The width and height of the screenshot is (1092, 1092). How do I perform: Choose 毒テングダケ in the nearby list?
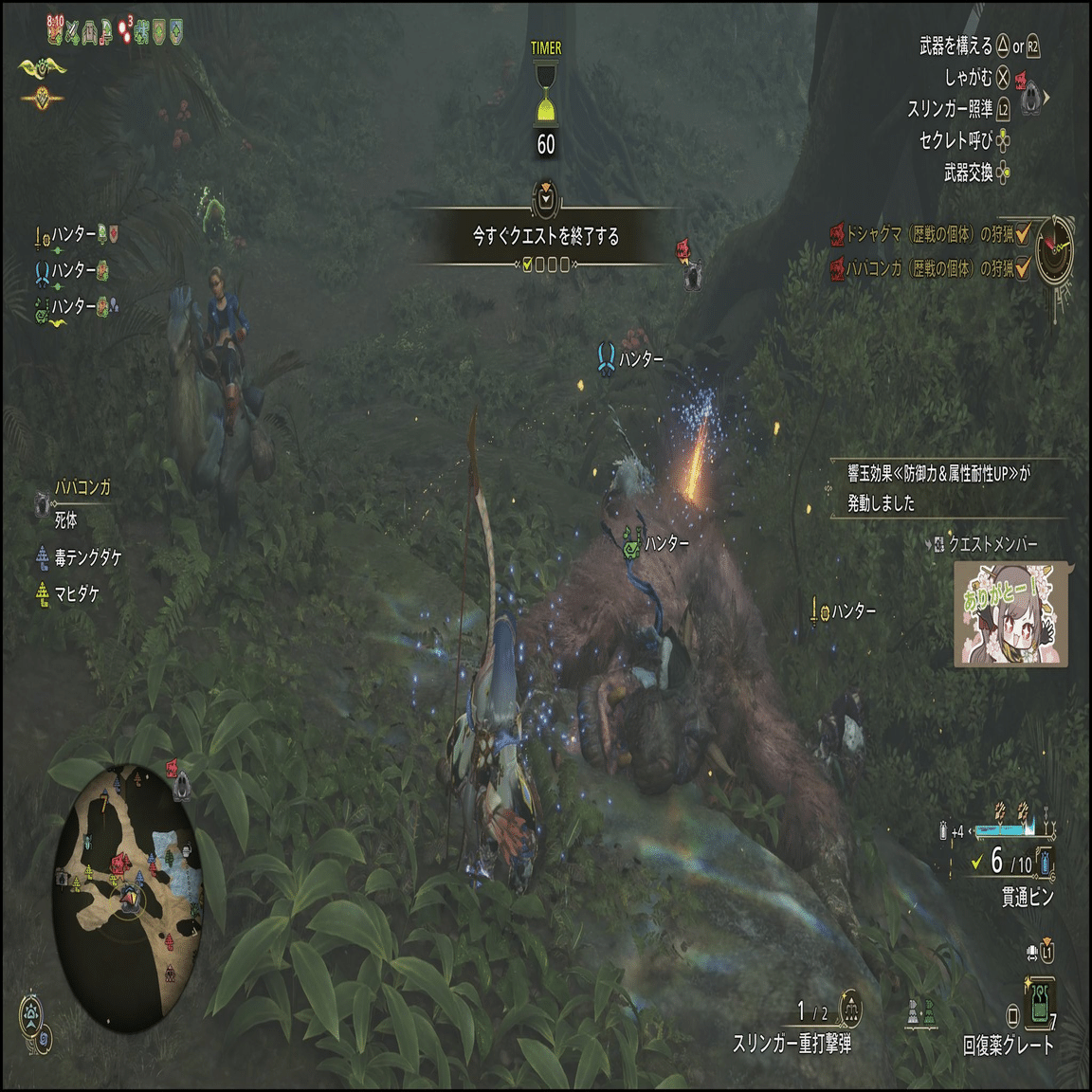tap(87, 557)
